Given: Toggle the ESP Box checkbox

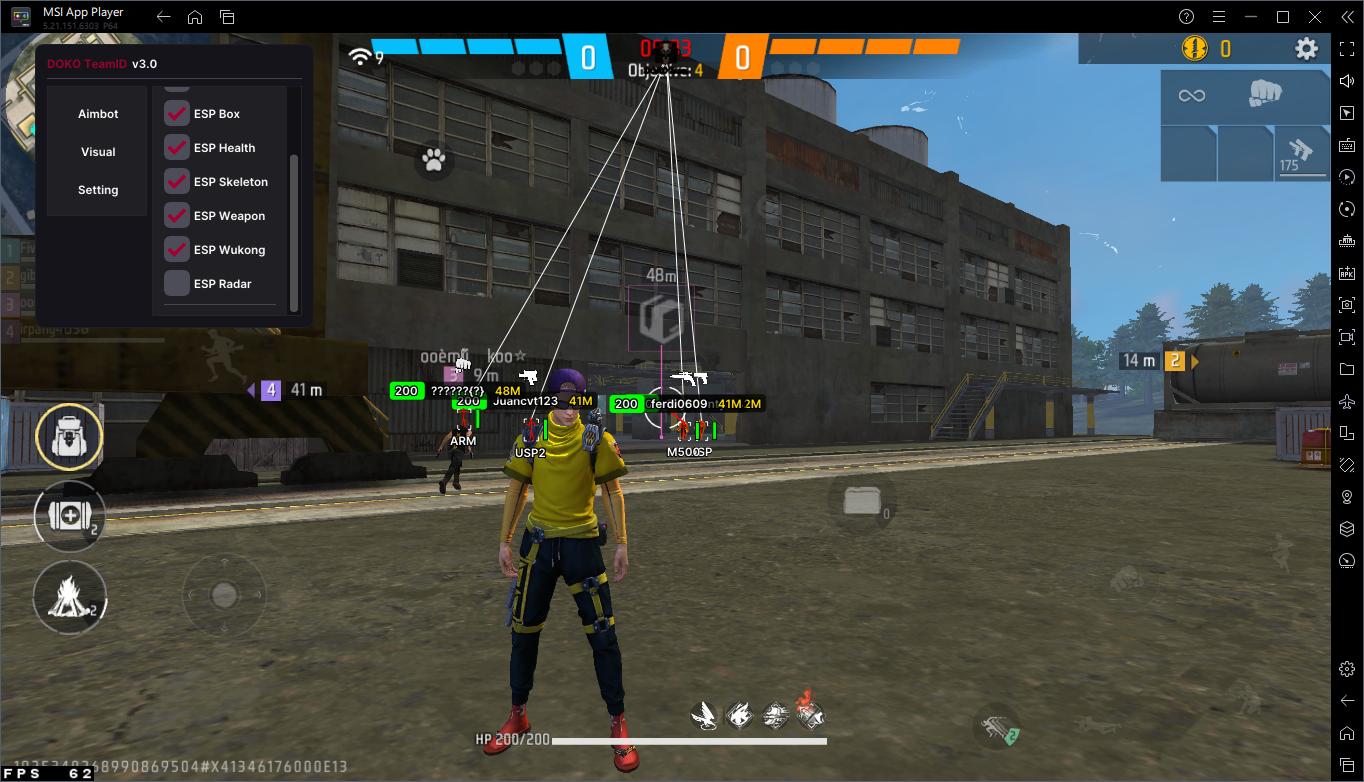Looking at the screenshot, I should (177, 114).
